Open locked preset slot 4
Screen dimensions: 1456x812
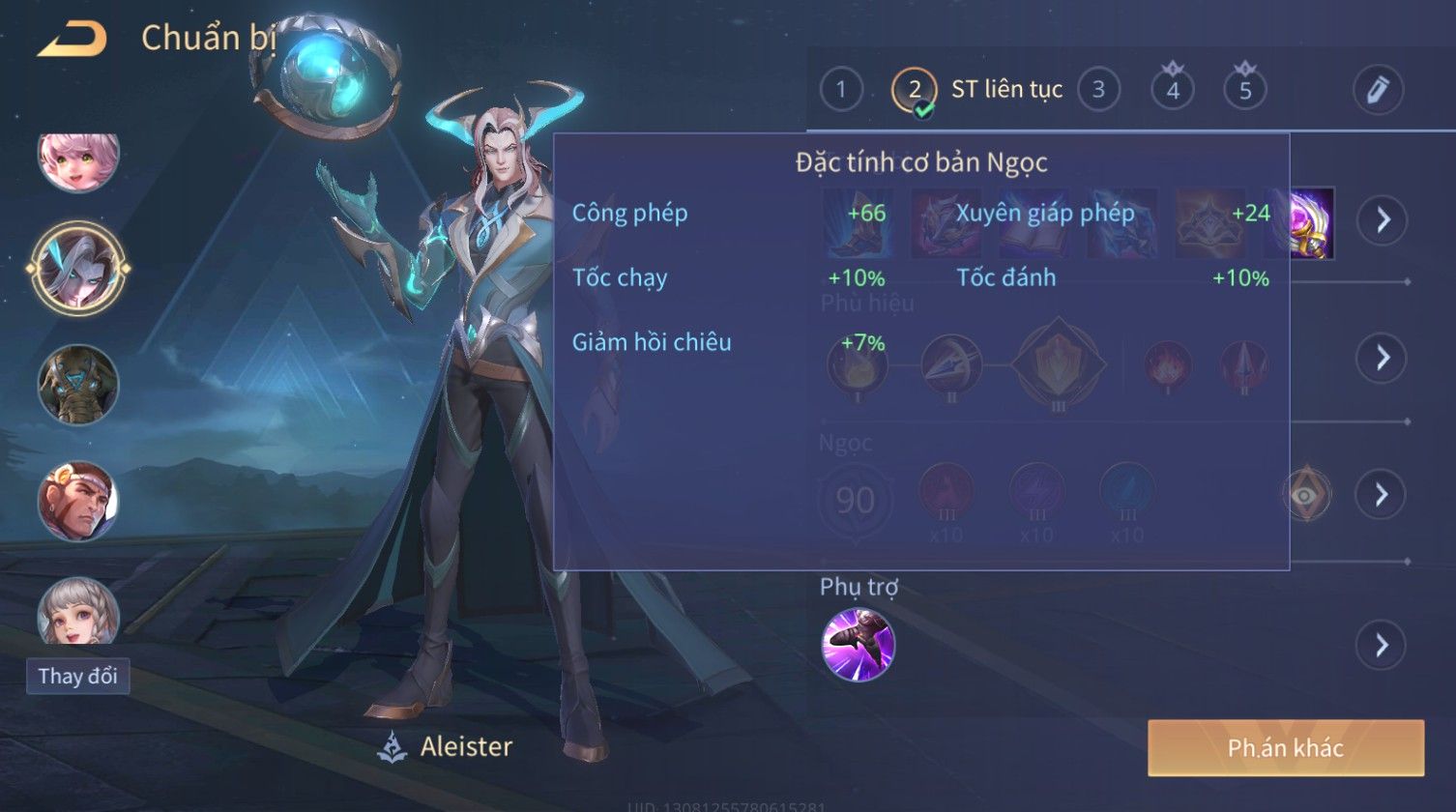(x=1172, y=90)
